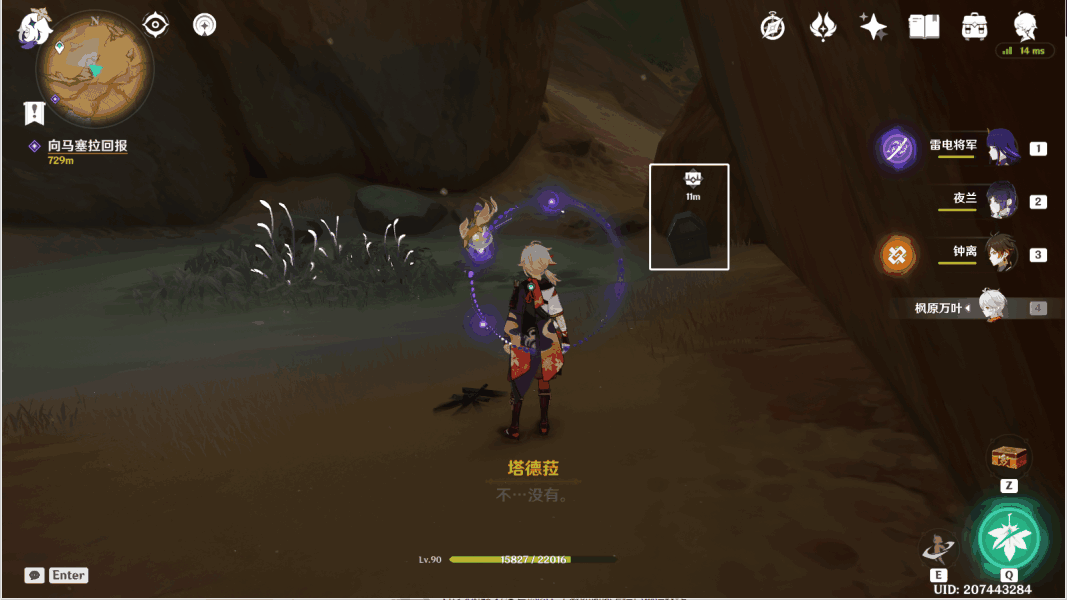Toggle the eye-shaped elemental sight icon
Viewport: 1067px width, 600px height.
pos(156,25)
